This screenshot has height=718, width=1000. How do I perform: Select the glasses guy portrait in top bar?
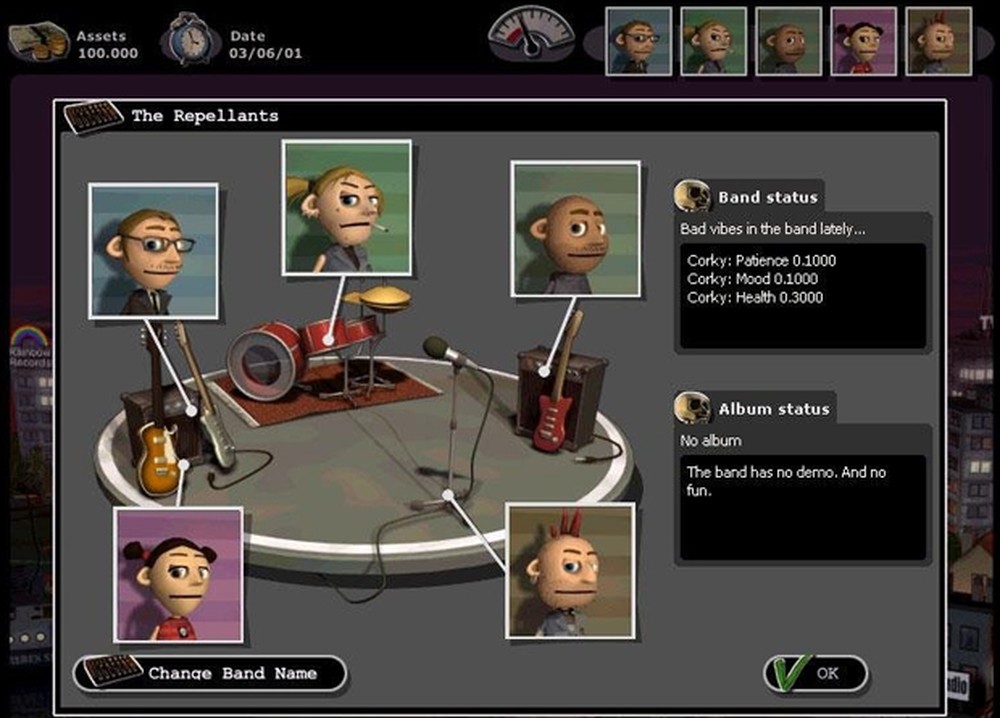point(639,41)
